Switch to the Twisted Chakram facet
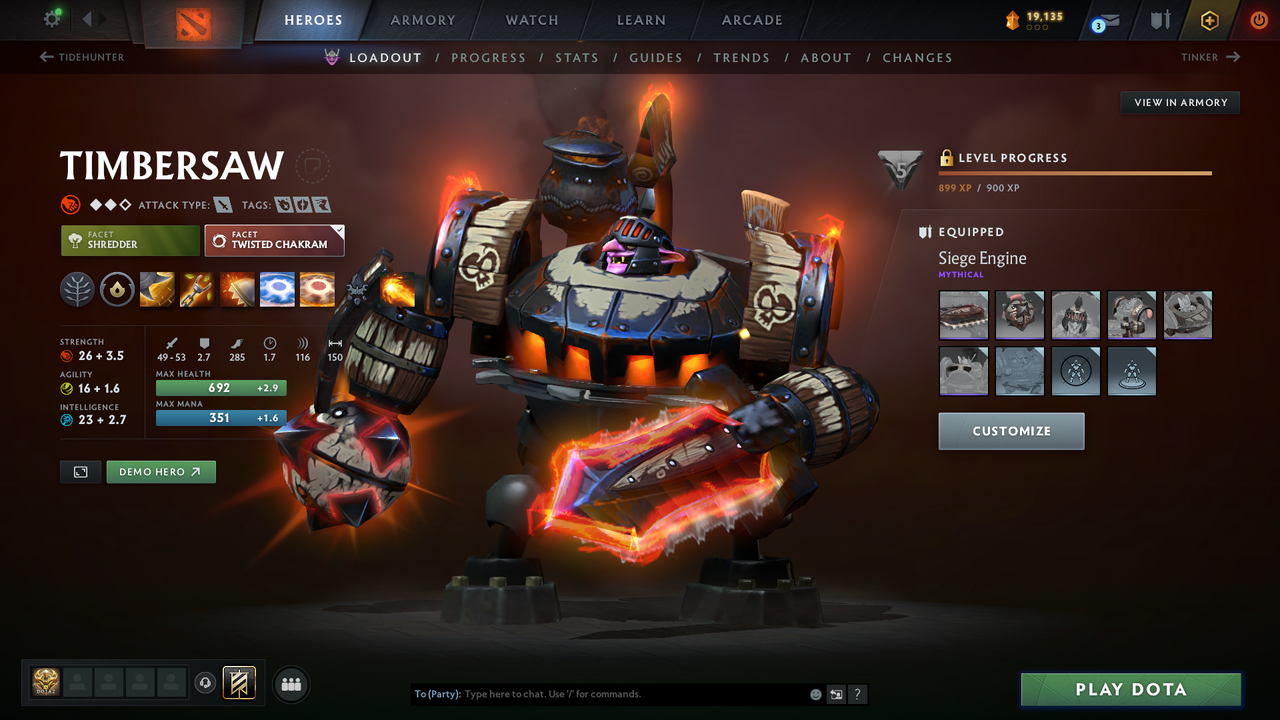Viewport: 1280px width, 720px height. pyautogui.click(x=274, y=240)
